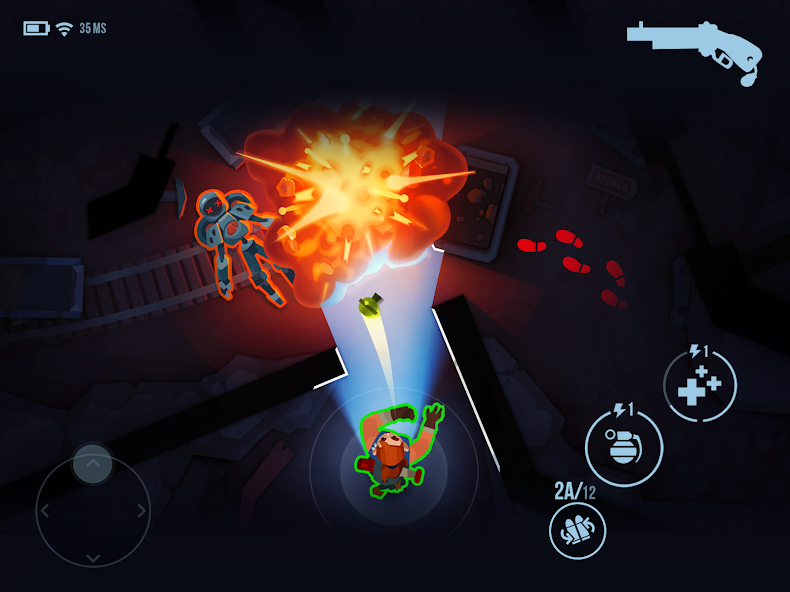Throw a grenade with the grenade button
The height and width of the screenshot is (592, 790).
coord(624,447)
